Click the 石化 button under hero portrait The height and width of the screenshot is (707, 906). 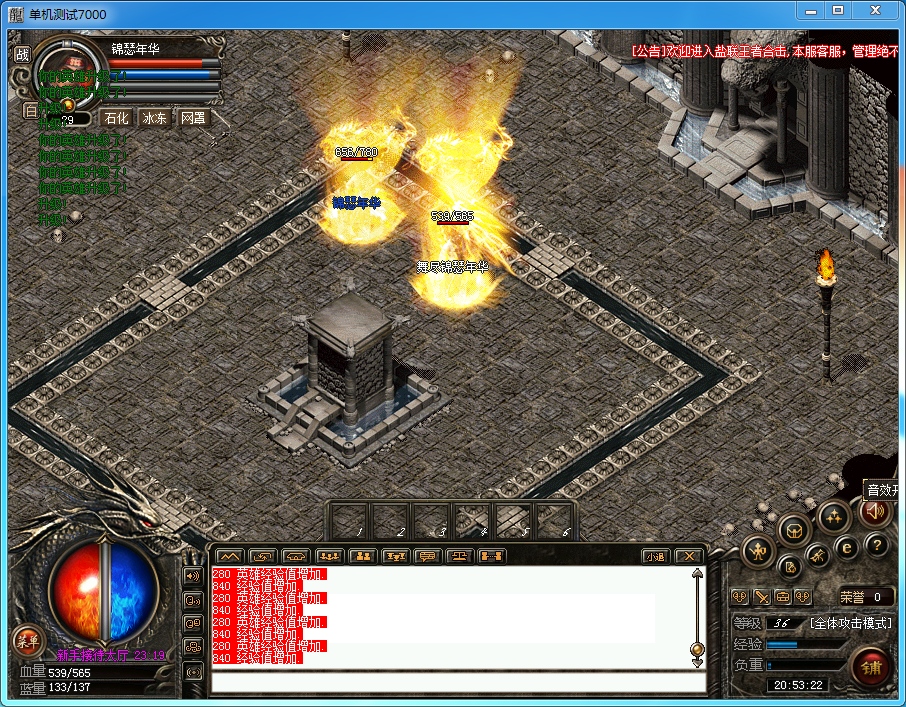117,118
